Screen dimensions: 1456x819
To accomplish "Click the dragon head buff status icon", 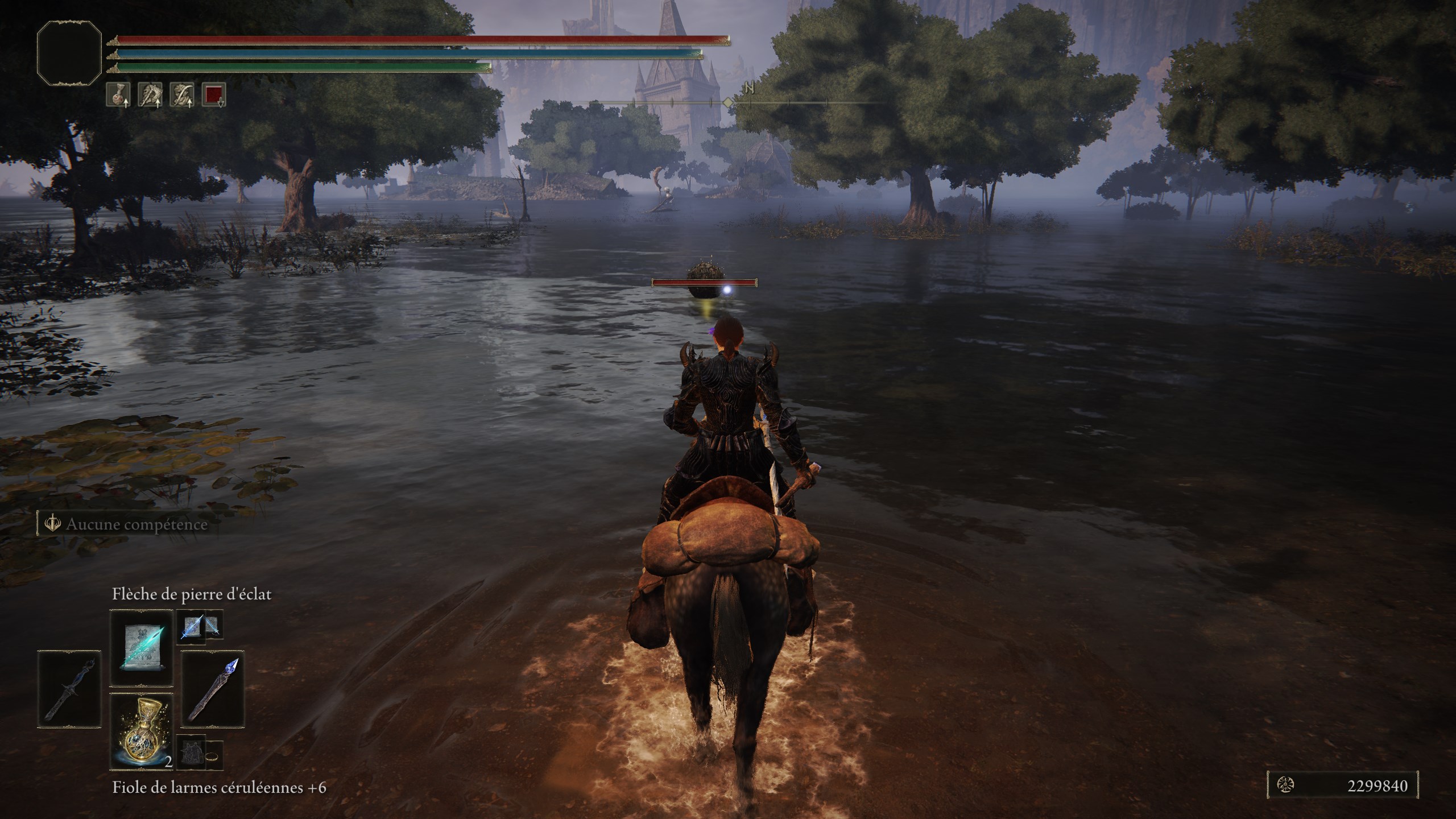I will click(150, 94).
